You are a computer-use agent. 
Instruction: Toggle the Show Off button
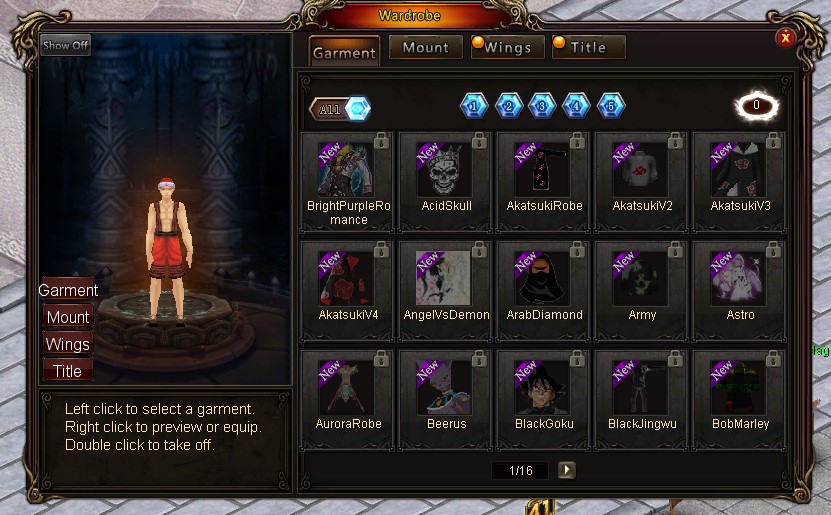pos(66,45)
